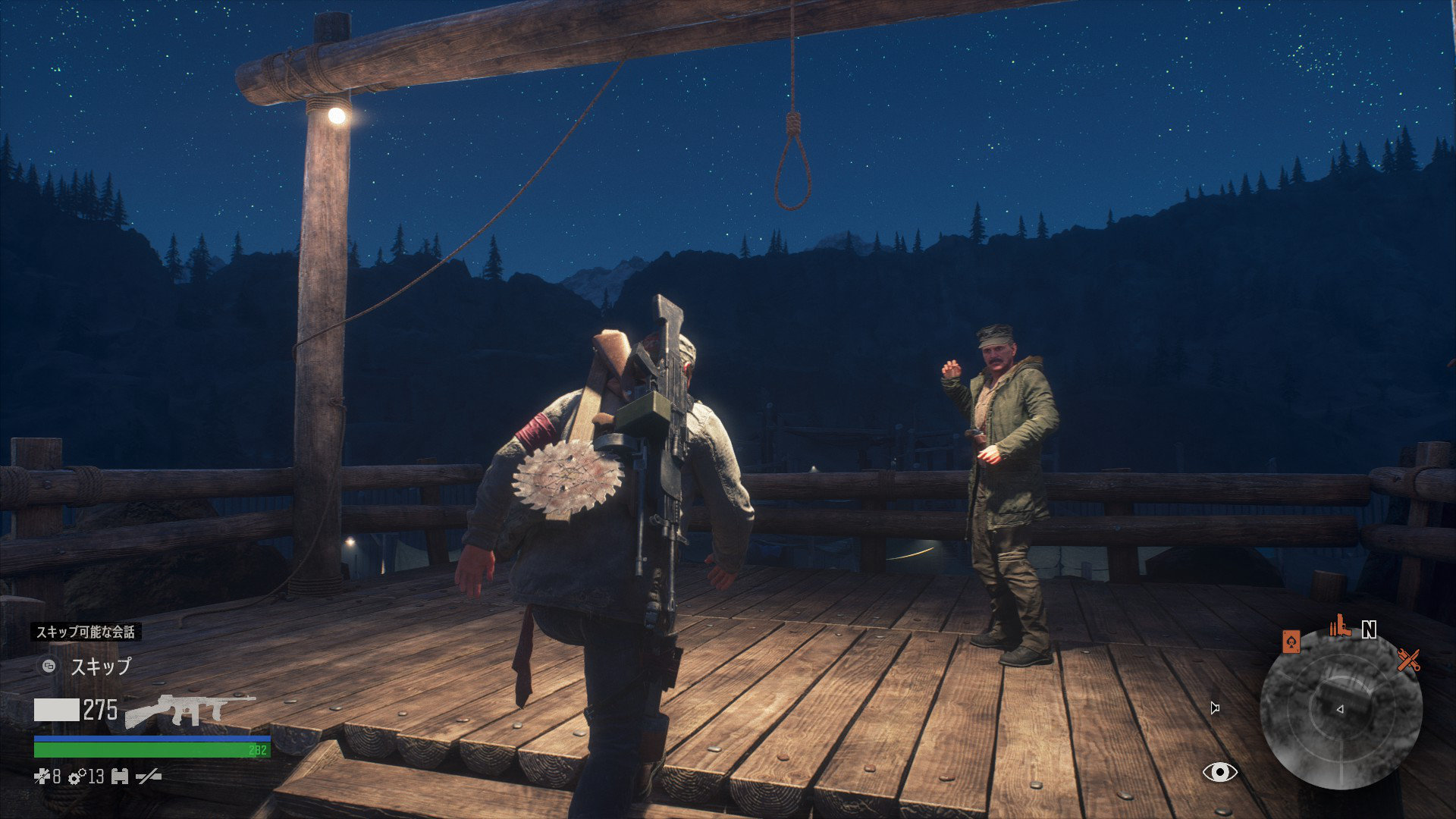The width and height of the screenshot is (1456, 819).
Task: Select the binoculars icon
Action: click(x=119, y=776)
